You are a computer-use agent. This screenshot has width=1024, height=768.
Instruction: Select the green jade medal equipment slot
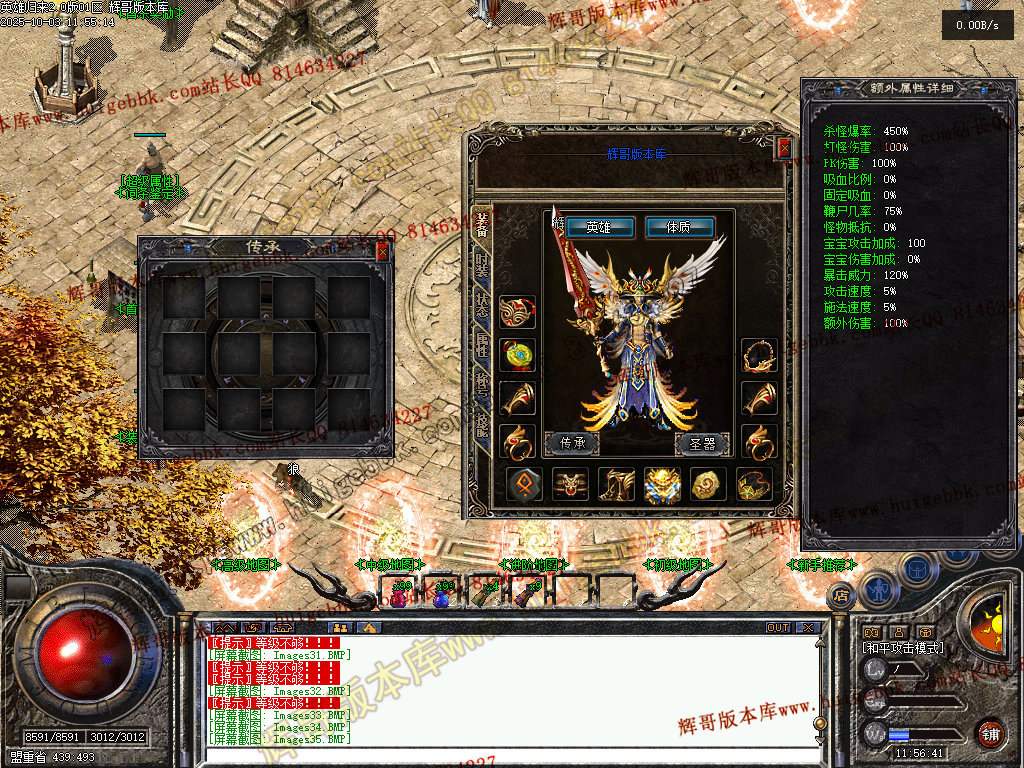pyautogui.click(x=517, y=354)
